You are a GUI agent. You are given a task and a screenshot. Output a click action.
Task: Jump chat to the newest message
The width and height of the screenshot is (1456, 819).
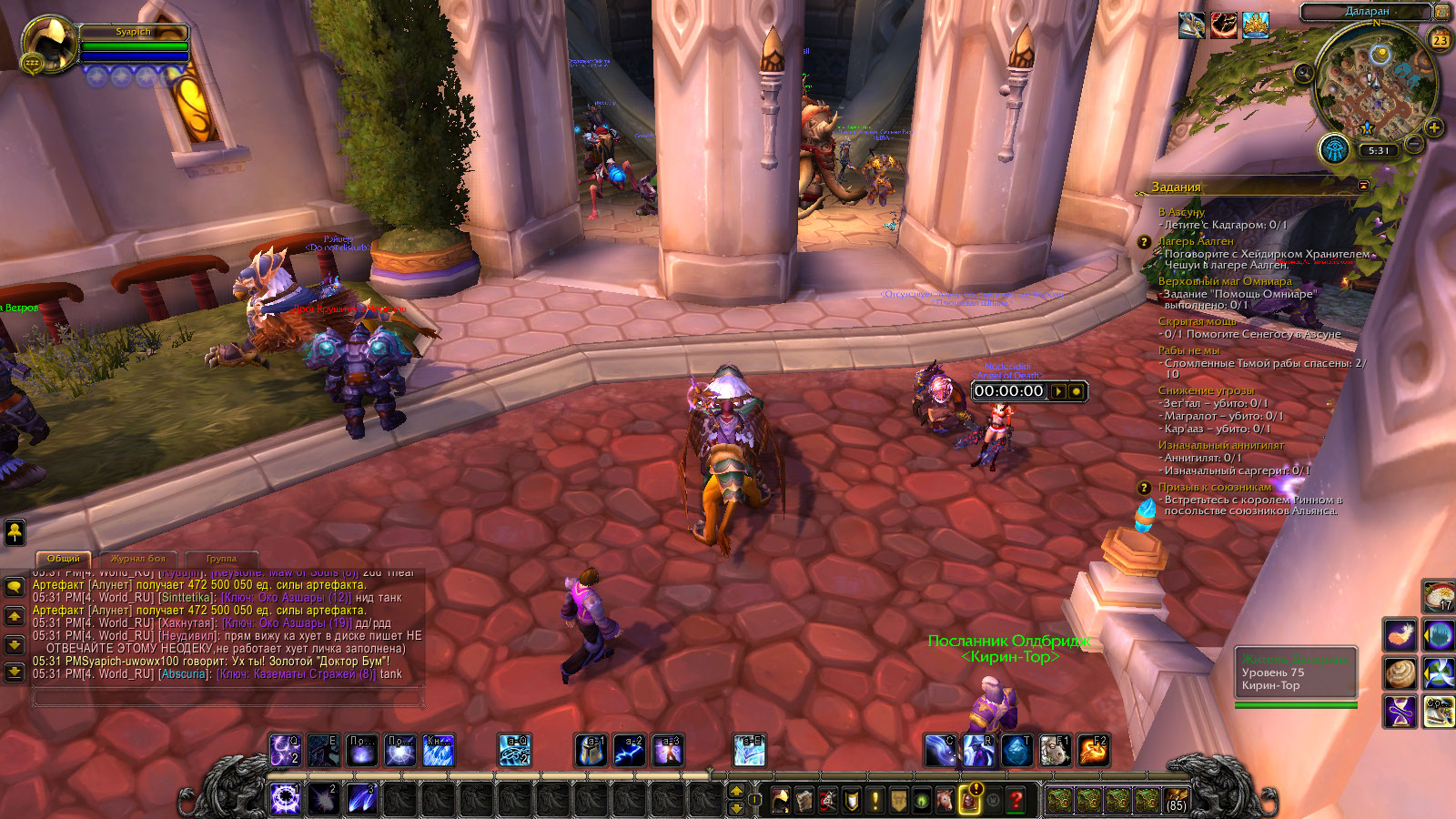(x=15, y=672)
